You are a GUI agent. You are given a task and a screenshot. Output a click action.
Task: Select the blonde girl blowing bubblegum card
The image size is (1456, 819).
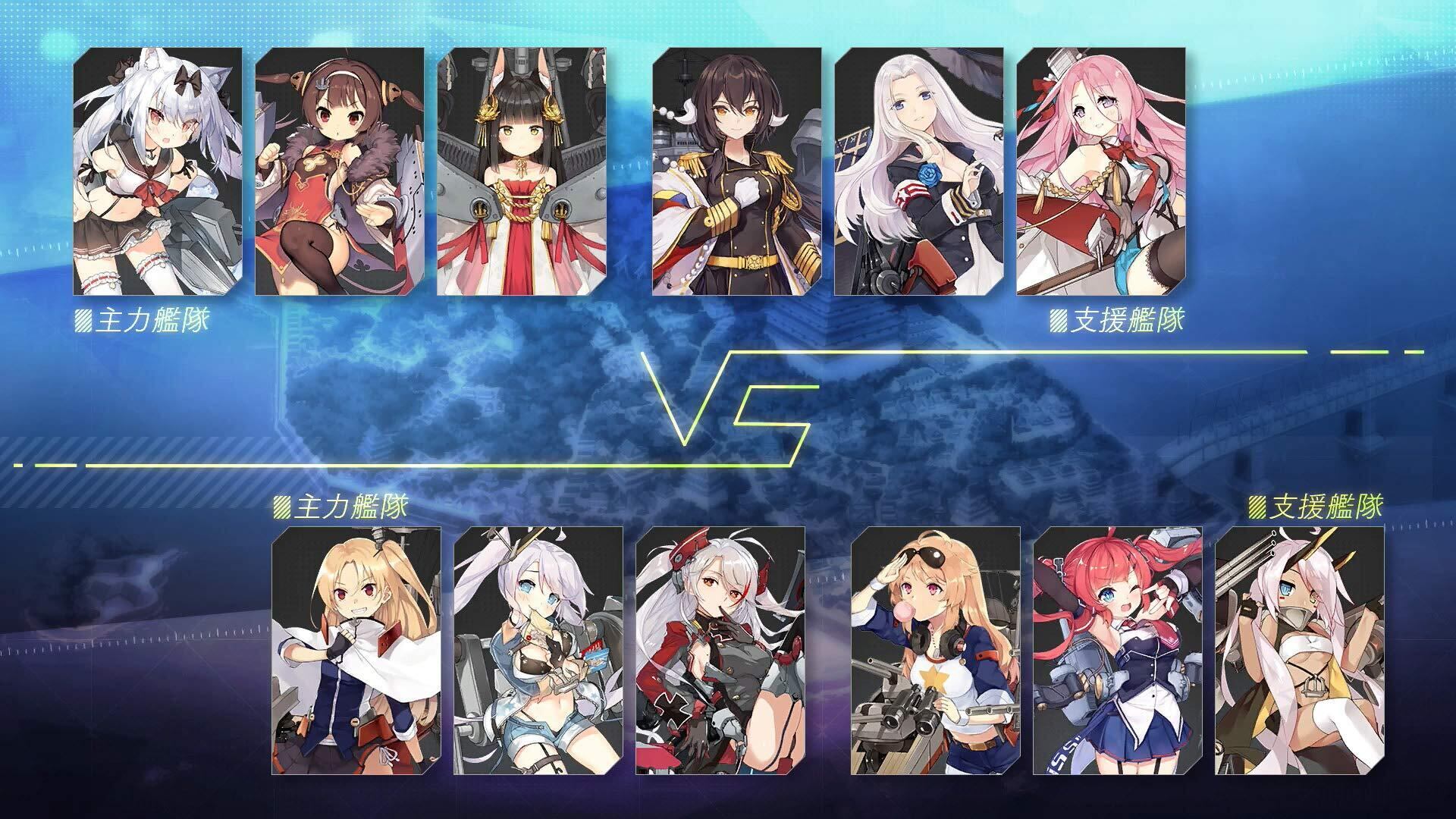click(x=936, y=651)
